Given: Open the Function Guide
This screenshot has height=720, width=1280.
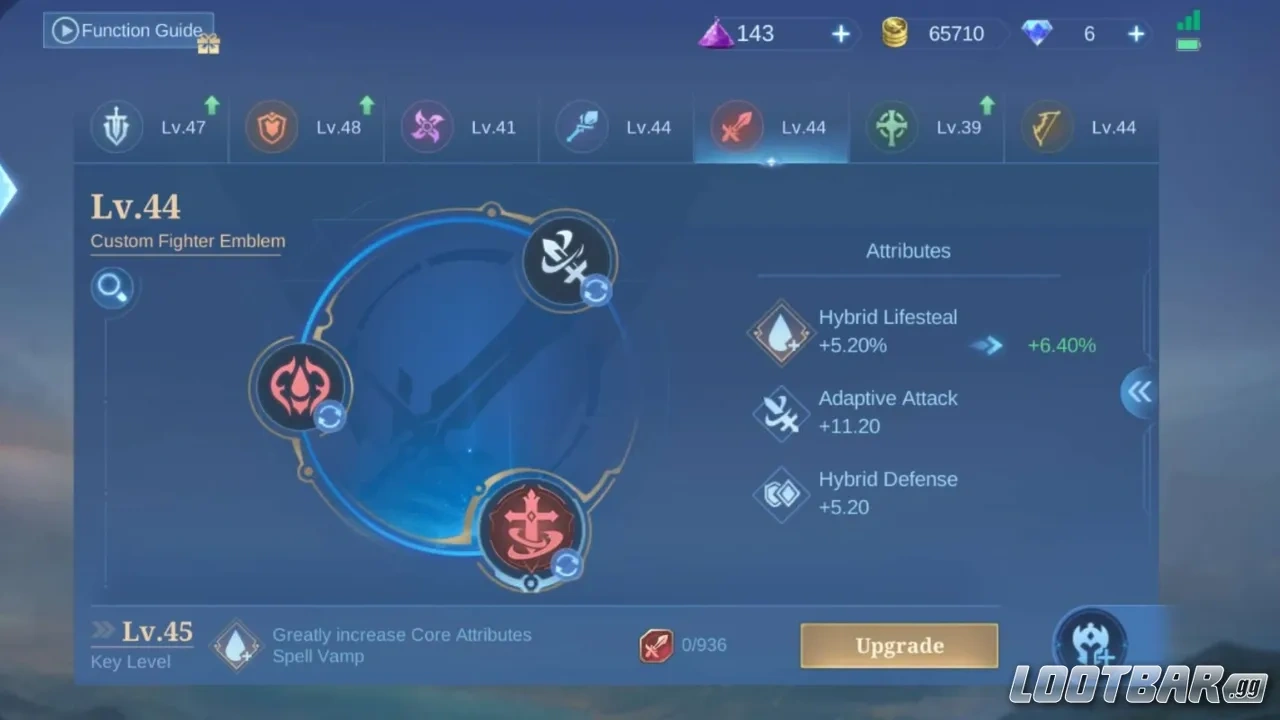Looking at the screenshot, I should click(x=127, y=30).
